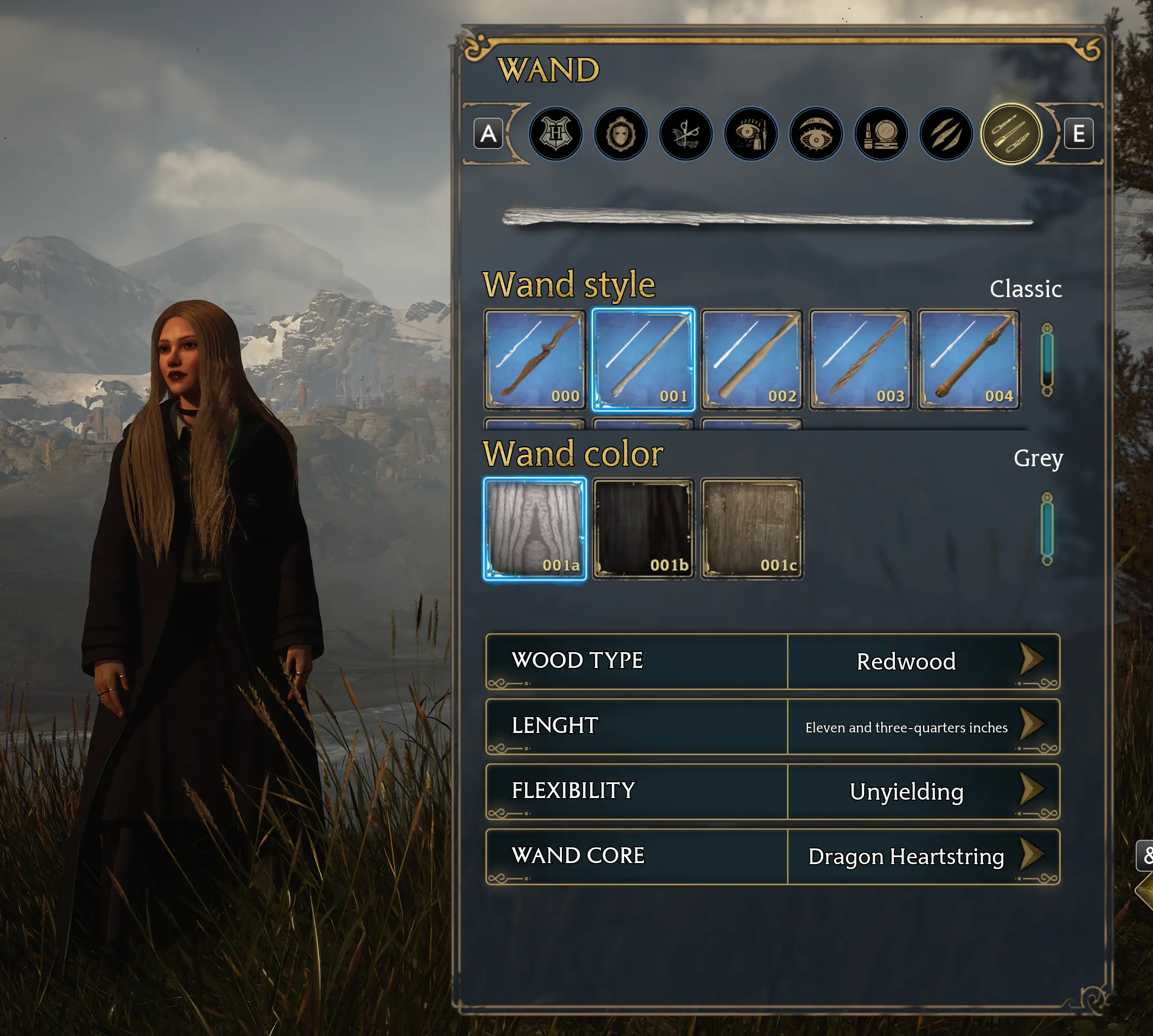Open the highlighted wand tab
This screenshot has height=1036, width=1153.
coord(1011,134)
